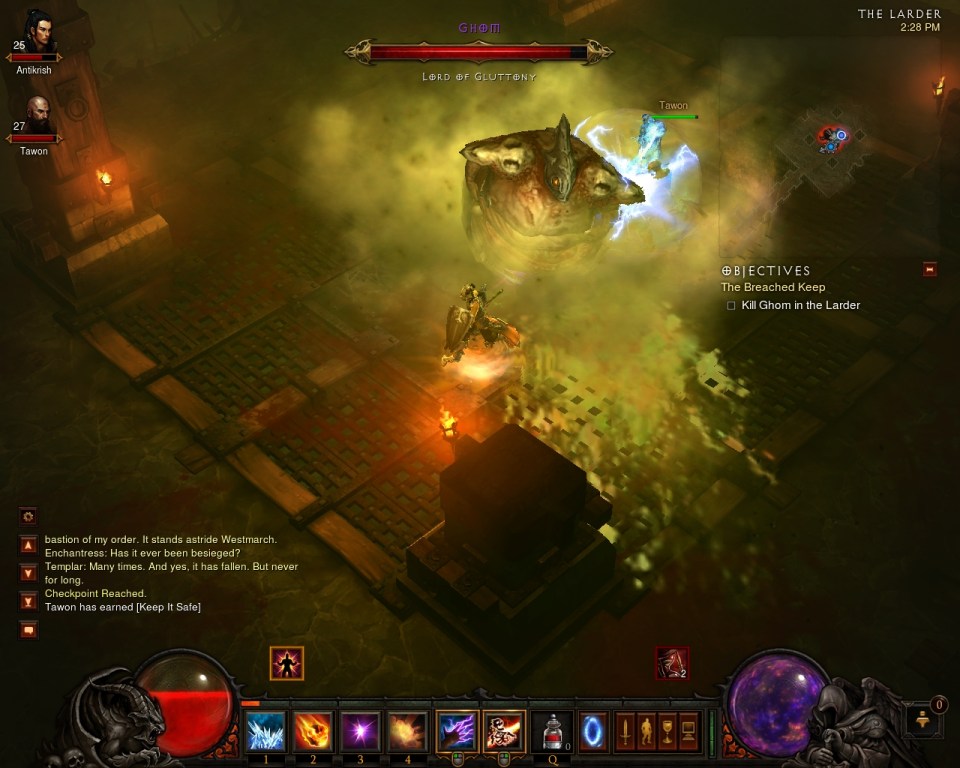Cast the meteor fireball skill in slot 2
The width and height of the screenshot is (960, 768).
[313, 731]
